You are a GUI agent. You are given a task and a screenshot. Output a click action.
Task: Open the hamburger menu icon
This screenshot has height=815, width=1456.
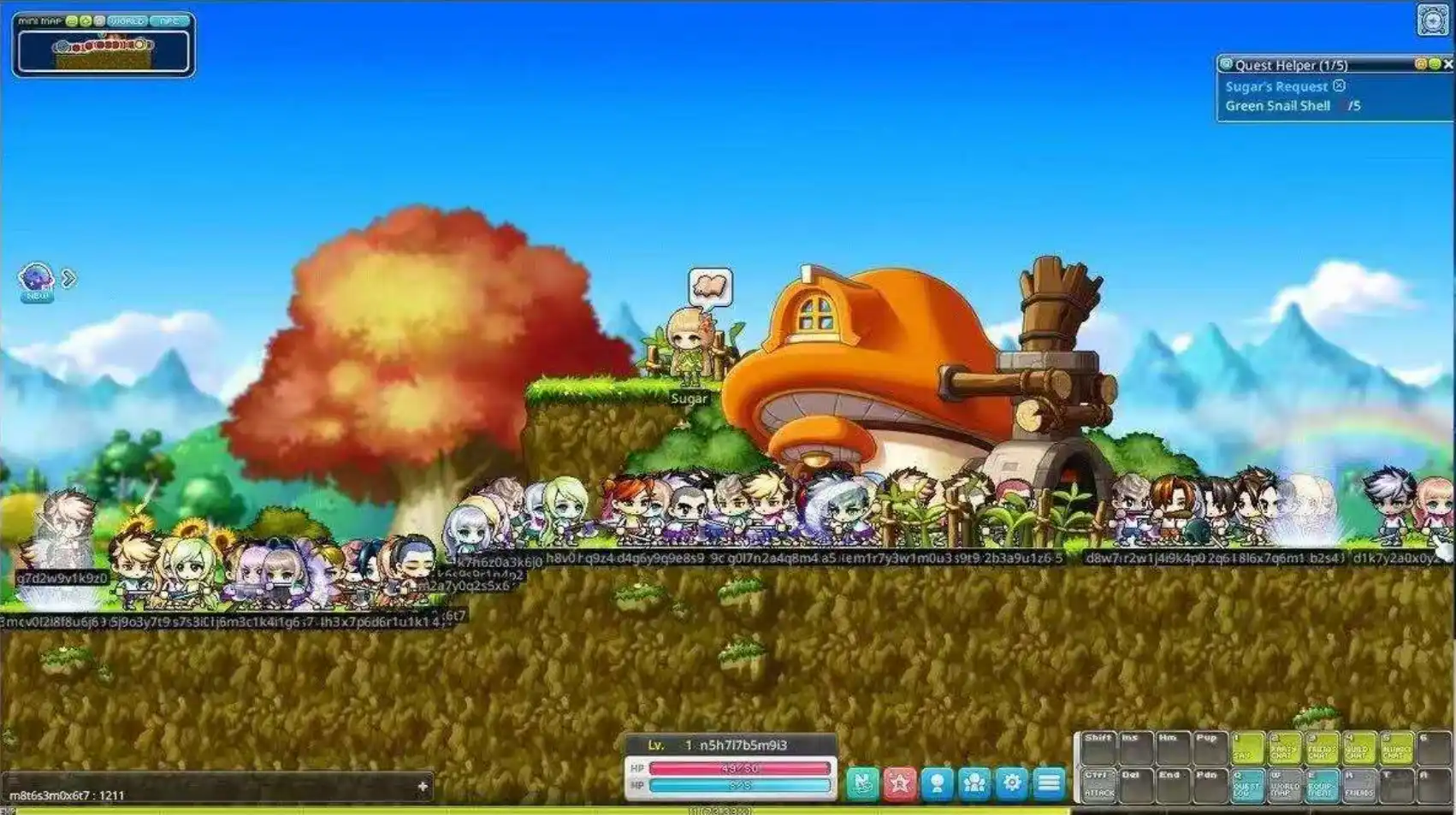(1049, 782)
